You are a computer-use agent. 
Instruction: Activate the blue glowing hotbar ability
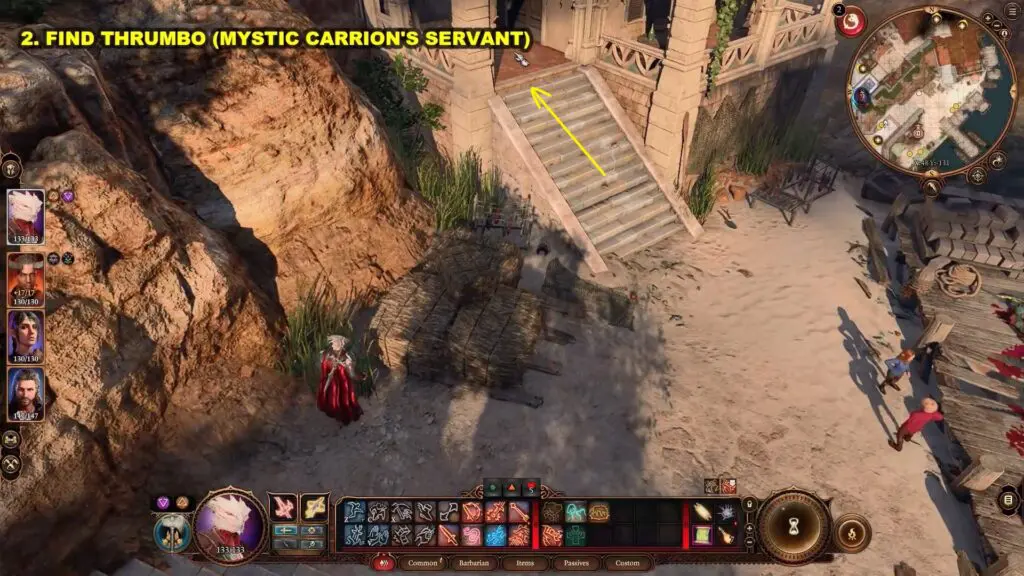coord(496,535)
